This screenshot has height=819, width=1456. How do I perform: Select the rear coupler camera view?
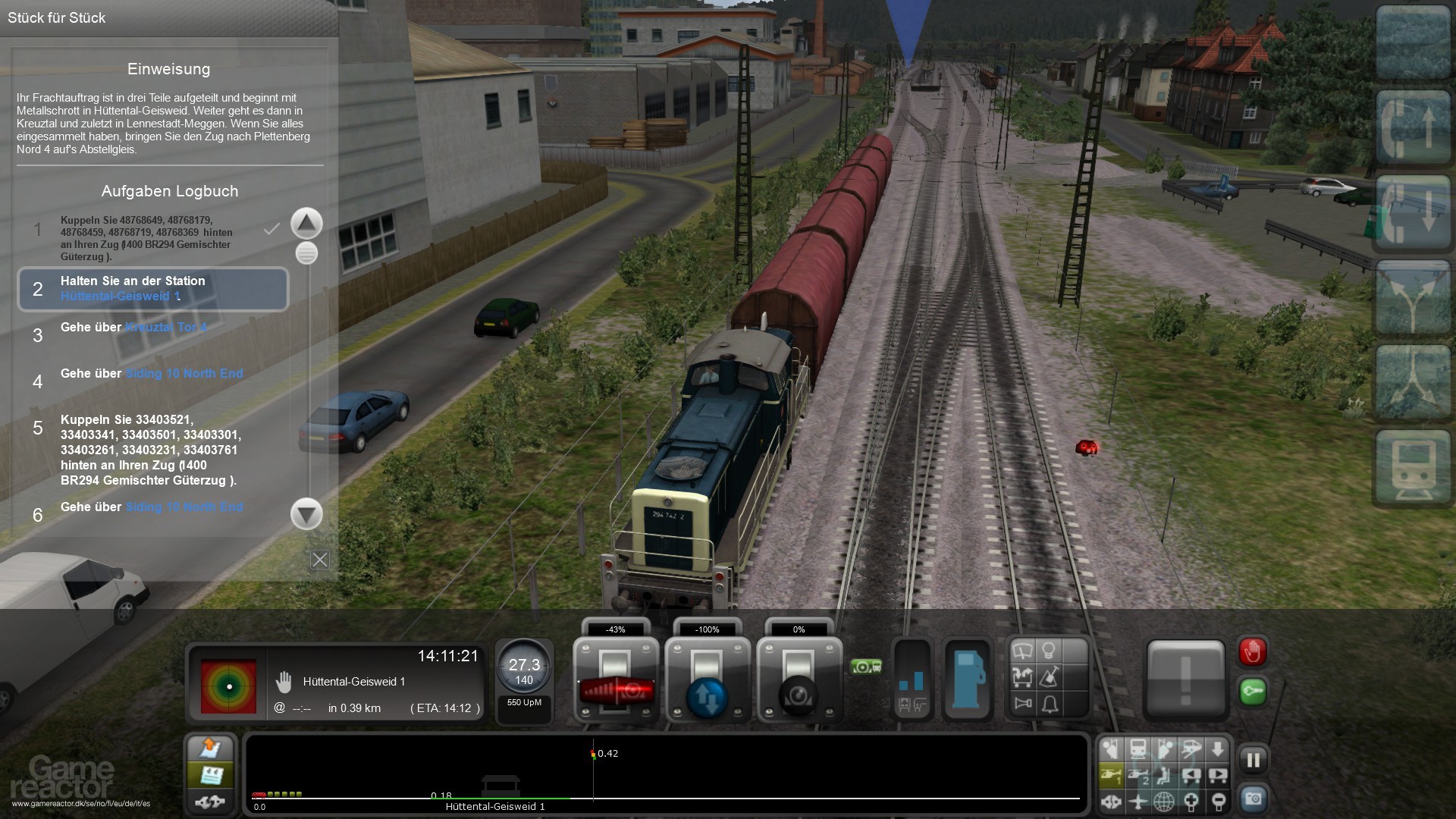click(1217, 775)
